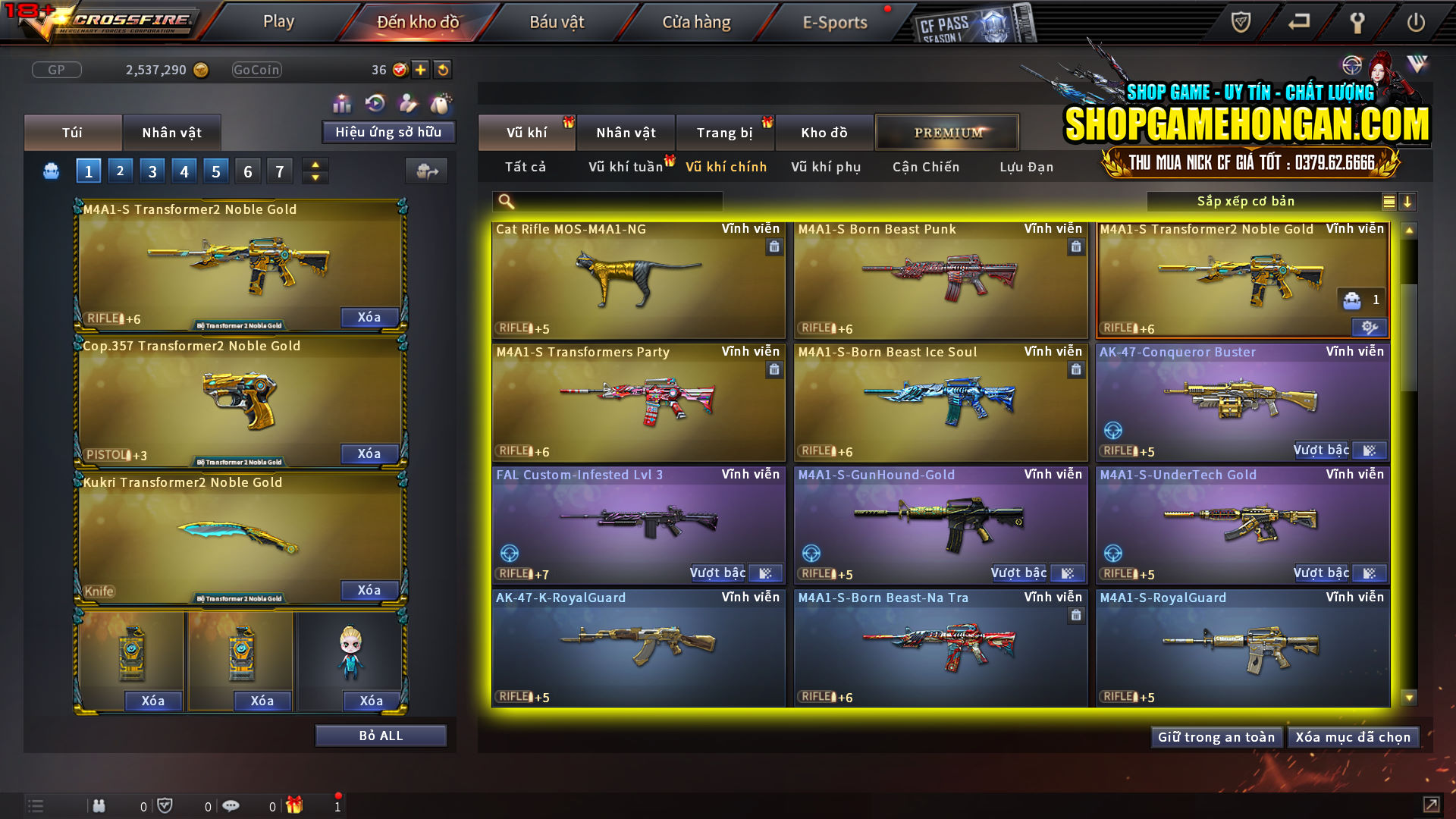Open the gift box icon in bottom bar
The height and width of the screenshot is (819, 1456).
pyautogui.click(x=295, y=805)
